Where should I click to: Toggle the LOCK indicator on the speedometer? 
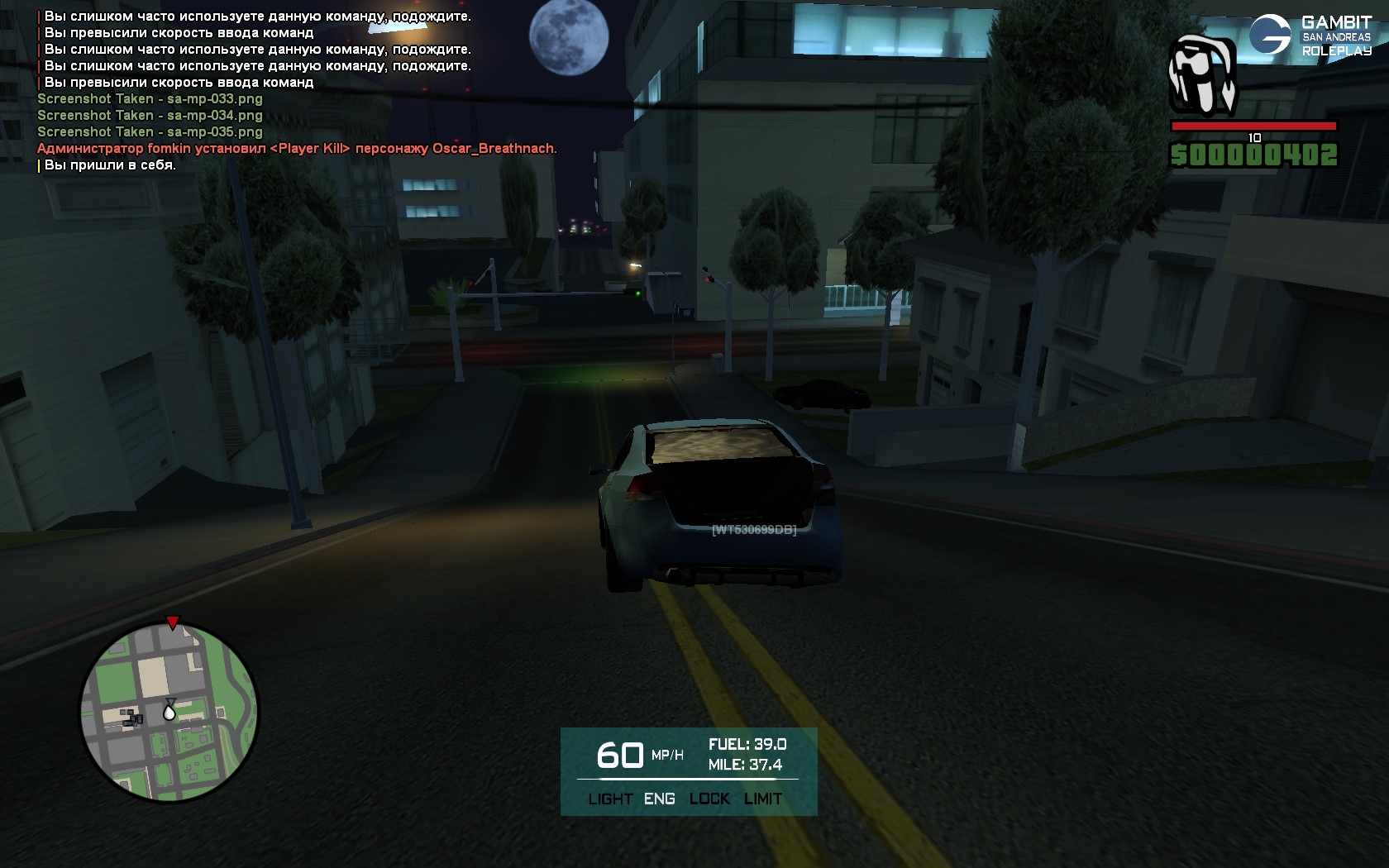coord(709,799)
